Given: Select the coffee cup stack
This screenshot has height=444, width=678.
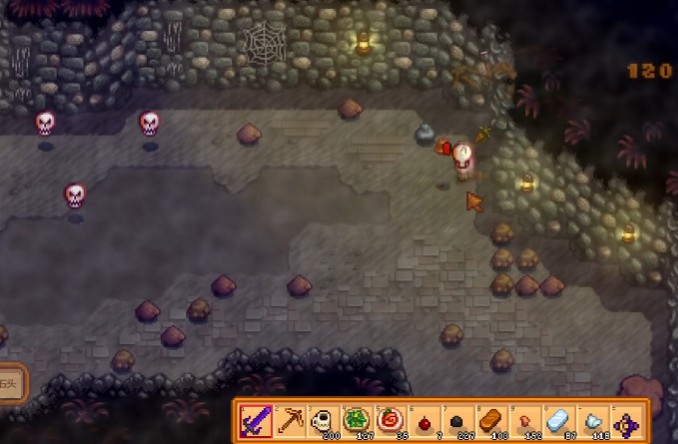Looking at the screenshot, I should coord(324,421).
